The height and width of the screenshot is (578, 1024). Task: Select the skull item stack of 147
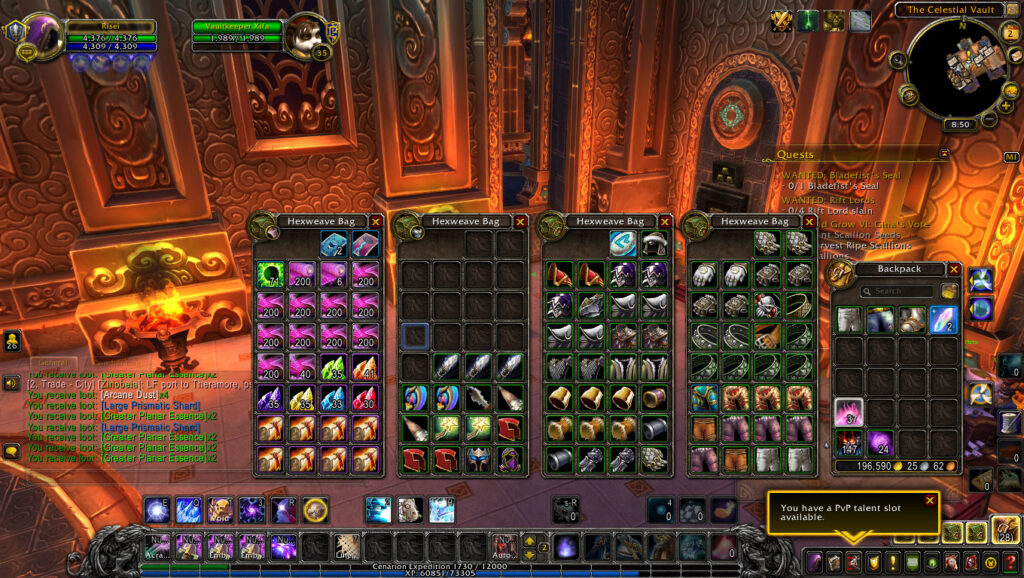point(850,443)
